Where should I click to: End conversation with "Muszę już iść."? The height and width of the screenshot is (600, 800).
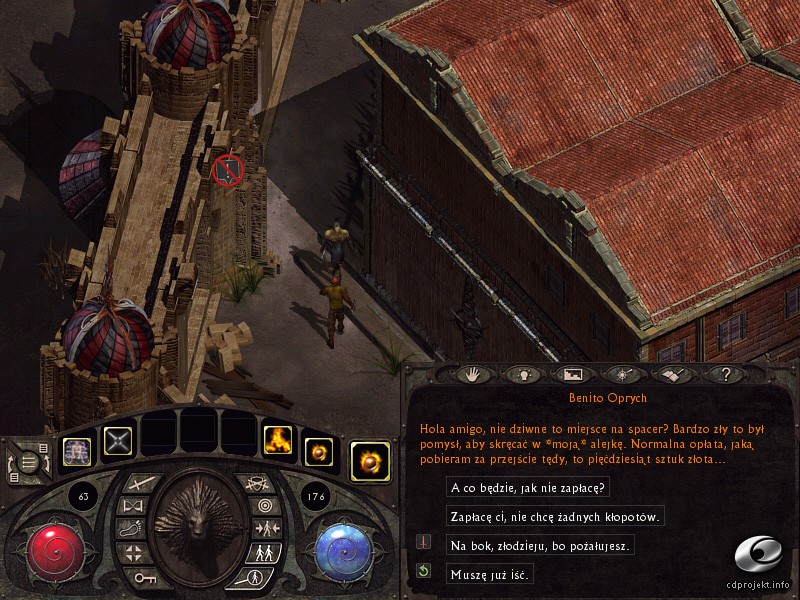point(490,573)
